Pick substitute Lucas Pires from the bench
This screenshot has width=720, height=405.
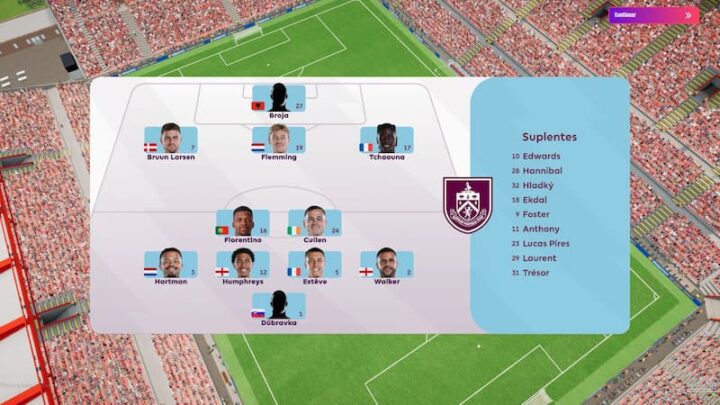click(545, 243)
